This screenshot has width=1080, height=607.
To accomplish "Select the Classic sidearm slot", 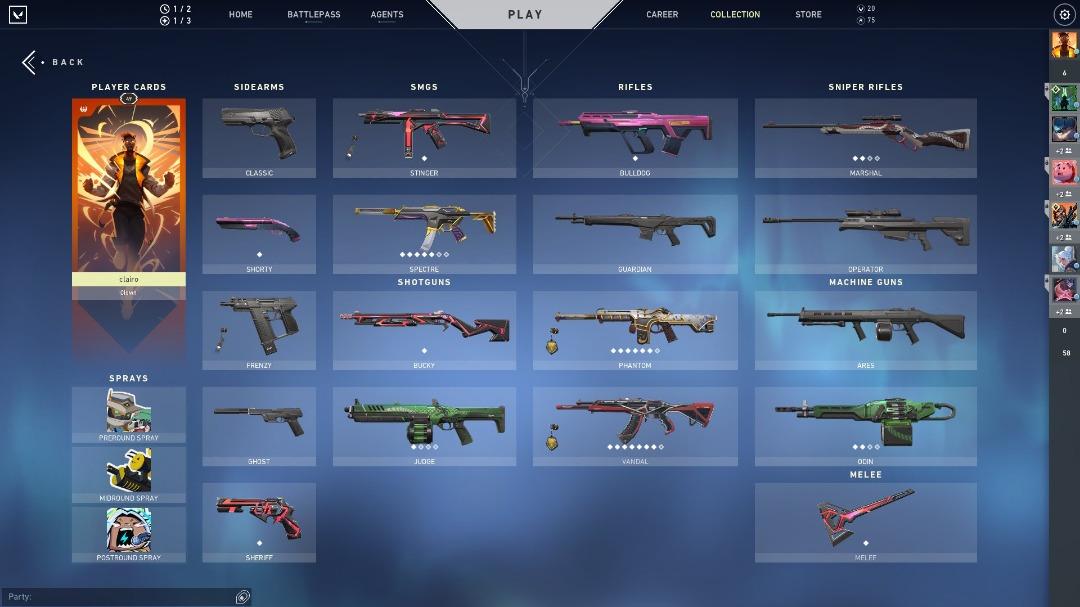I will click(x=259, y=137).
